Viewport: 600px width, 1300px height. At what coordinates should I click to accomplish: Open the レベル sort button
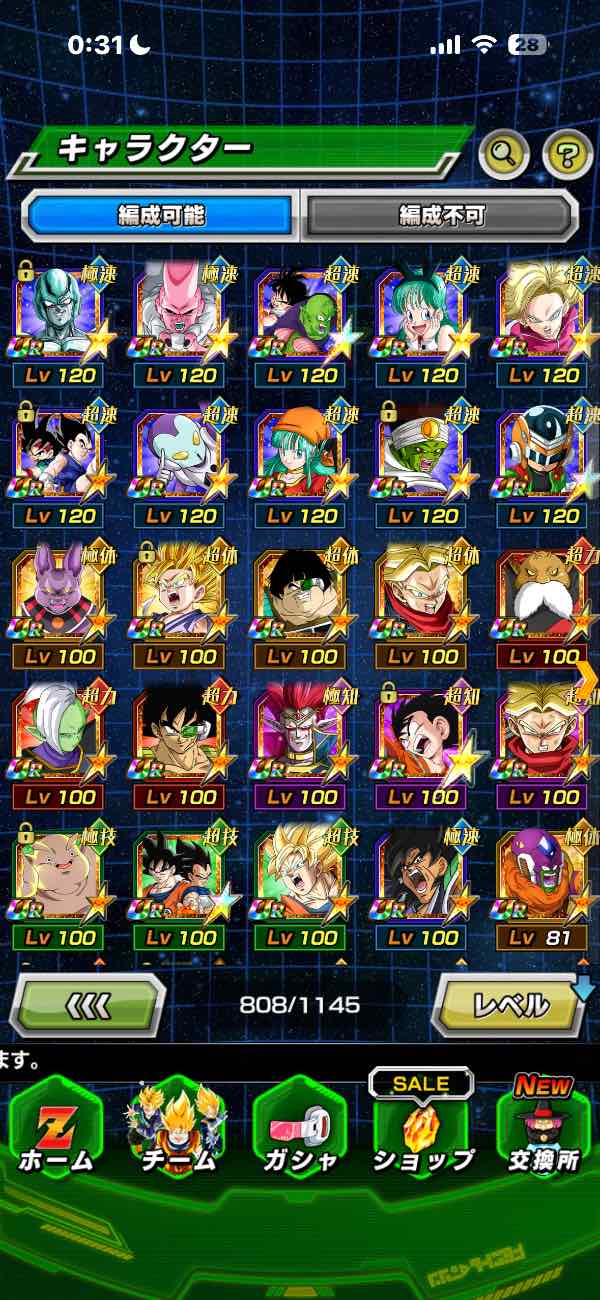point(508,1004)
